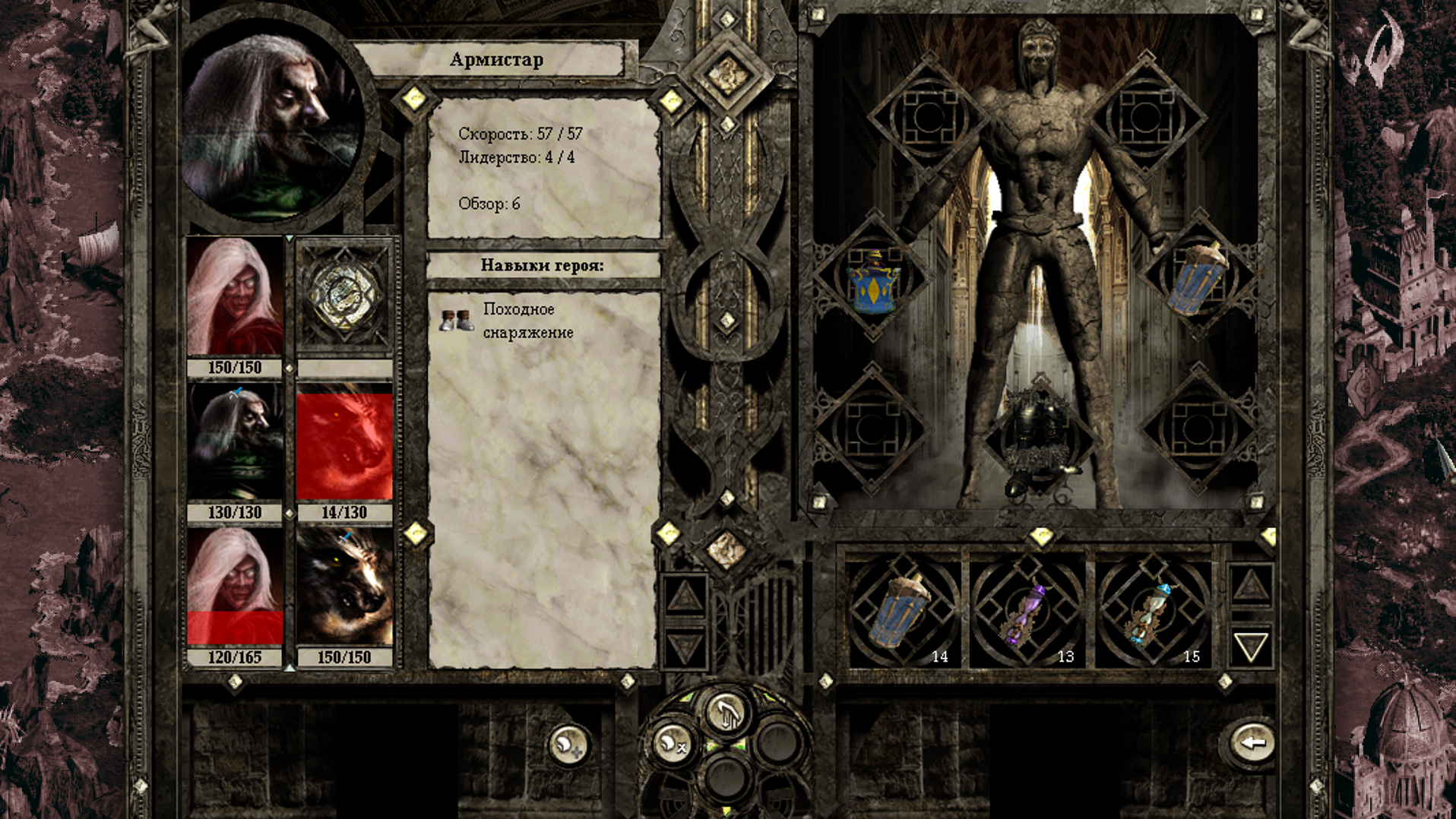Select the hero unit portrait with 130/130 health
The height and width of the screenshot is (819, 1456).
(235, 441)
